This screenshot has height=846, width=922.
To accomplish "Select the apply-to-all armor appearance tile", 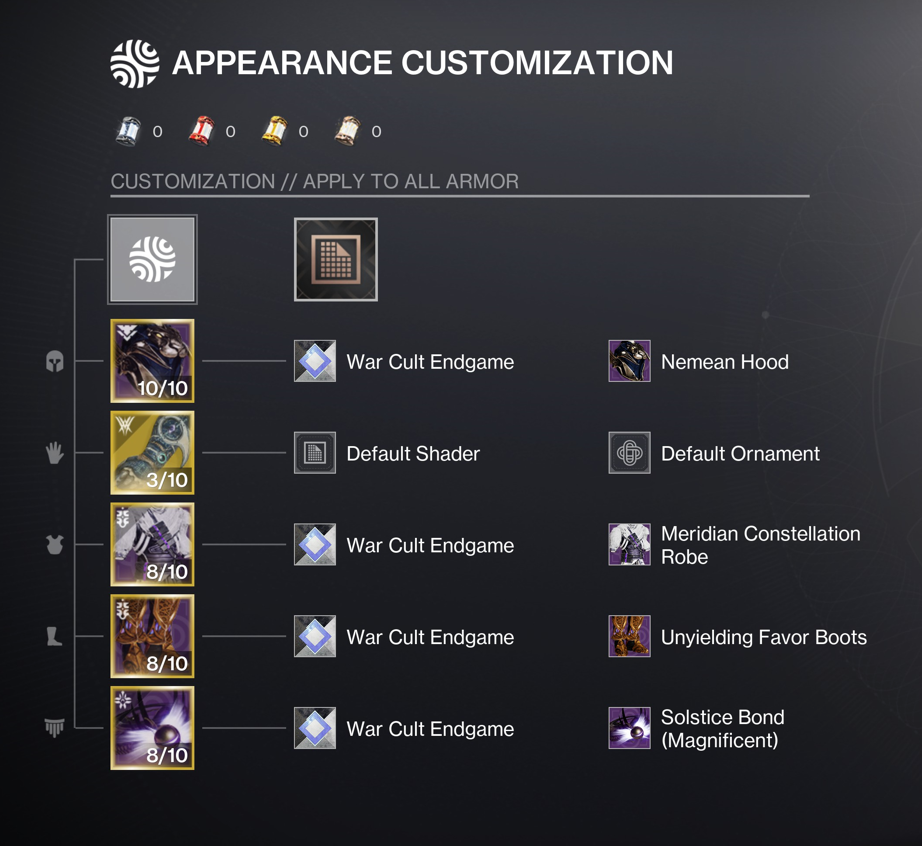I will click(x=152, y=260).
